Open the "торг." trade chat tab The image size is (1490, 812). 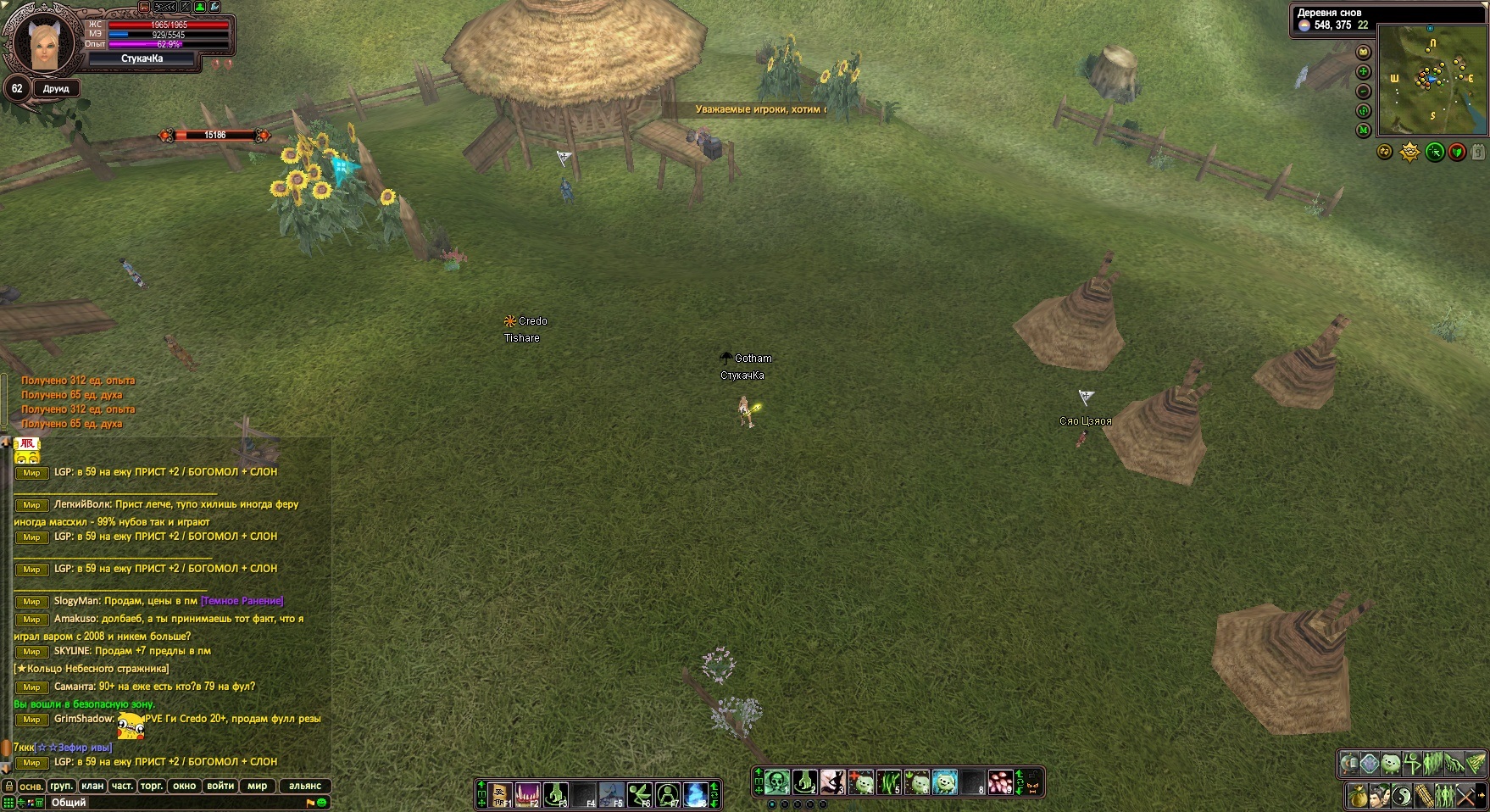coord(152,786)
